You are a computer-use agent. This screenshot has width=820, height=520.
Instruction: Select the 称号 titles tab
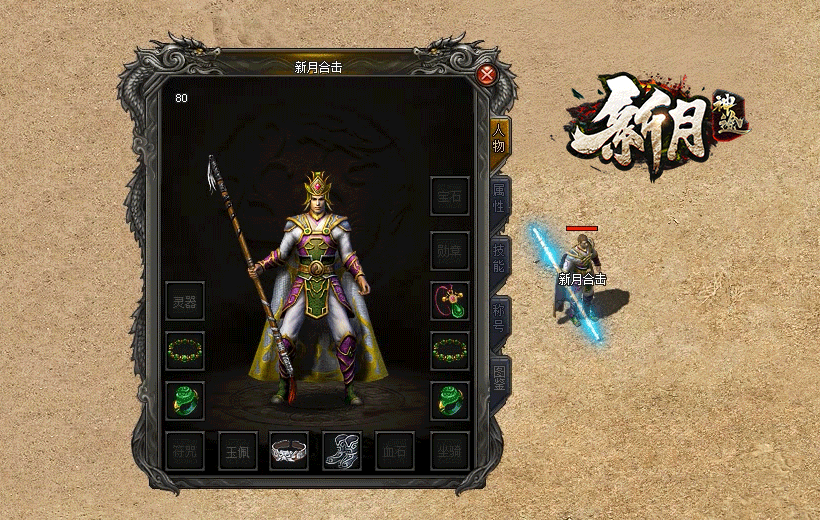(499, 317)
